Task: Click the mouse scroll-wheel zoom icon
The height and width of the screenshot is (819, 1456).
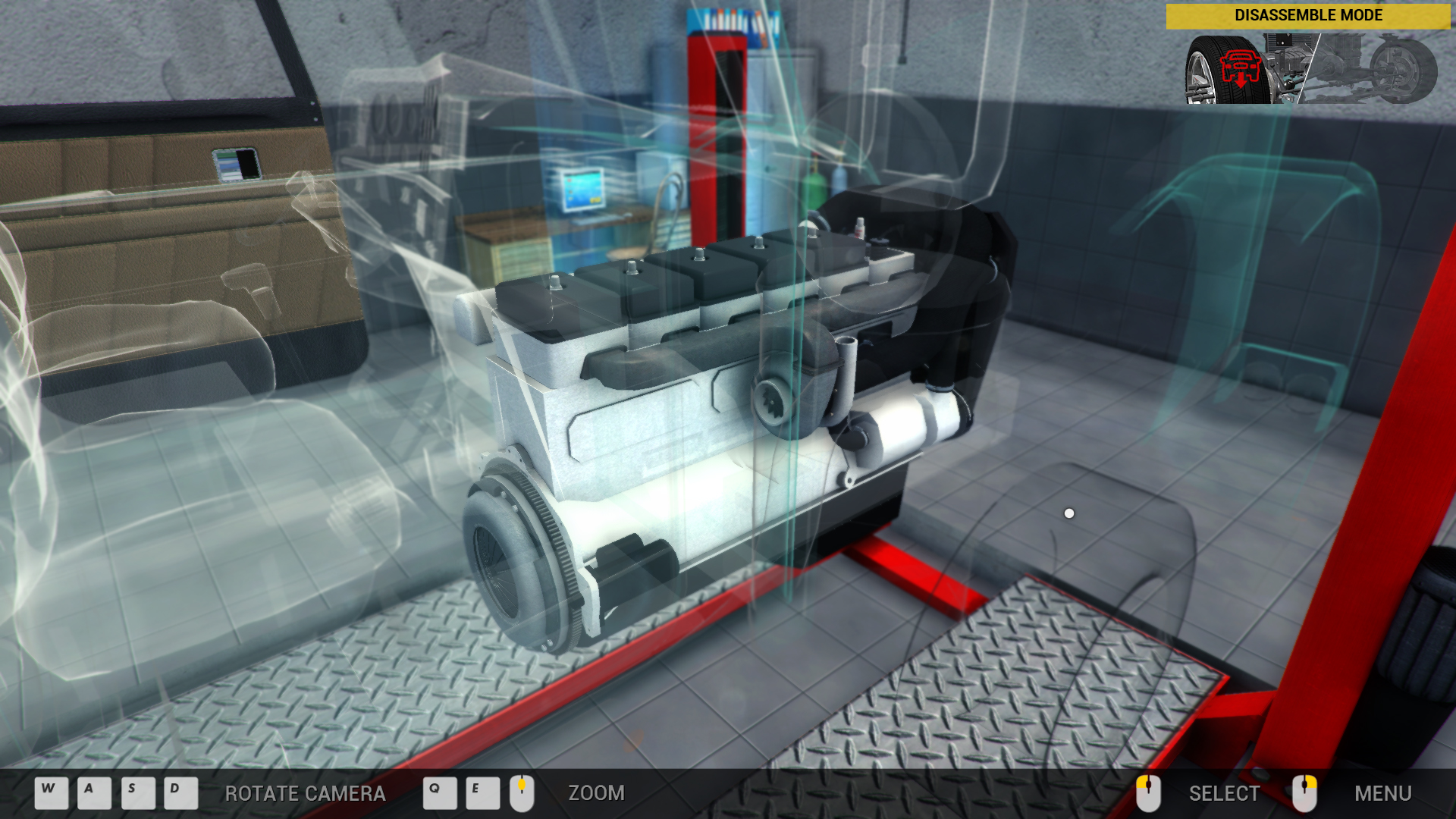Action: pyautogui.click(x=522, y=793)
